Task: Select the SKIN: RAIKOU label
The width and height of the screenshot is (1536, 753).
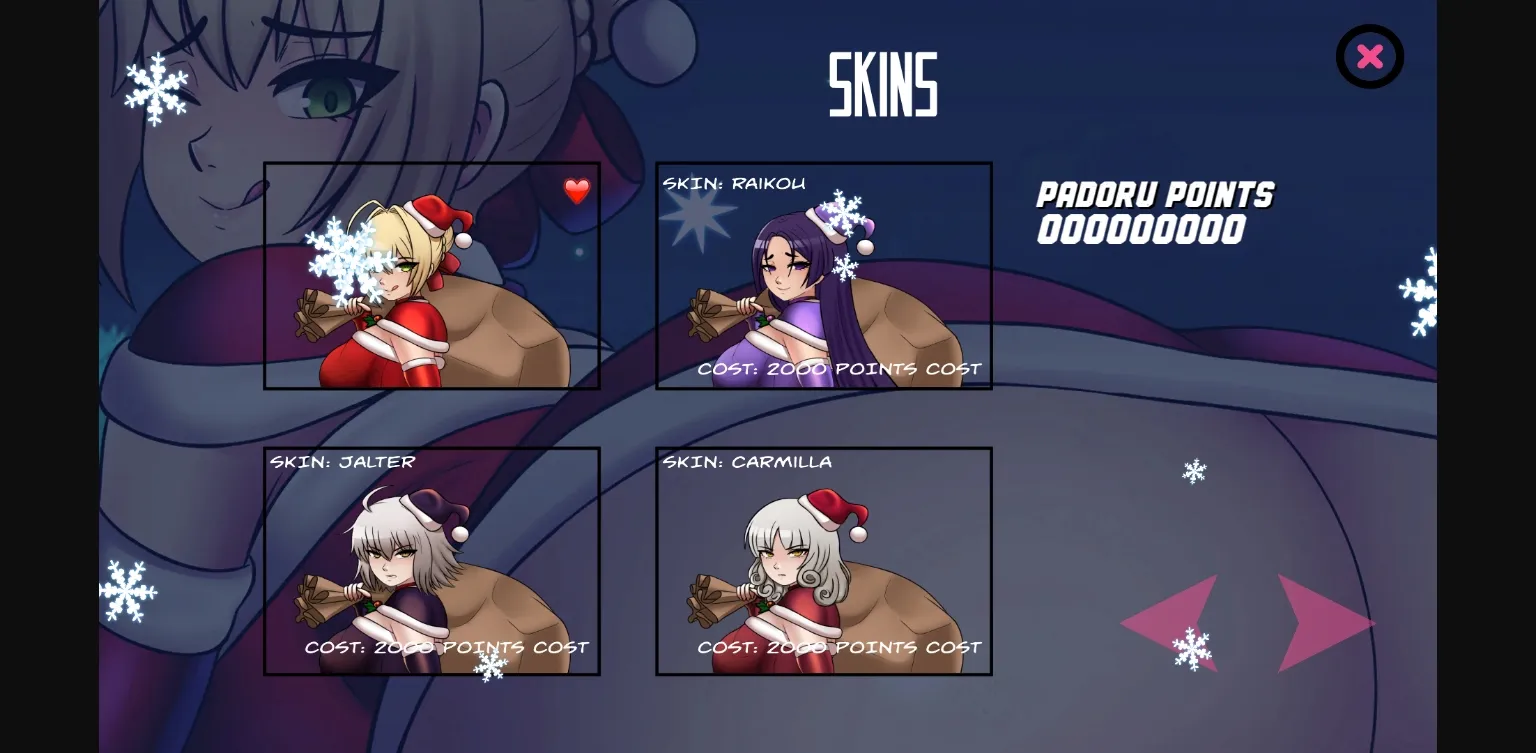Action: click(x=733, y=183)
